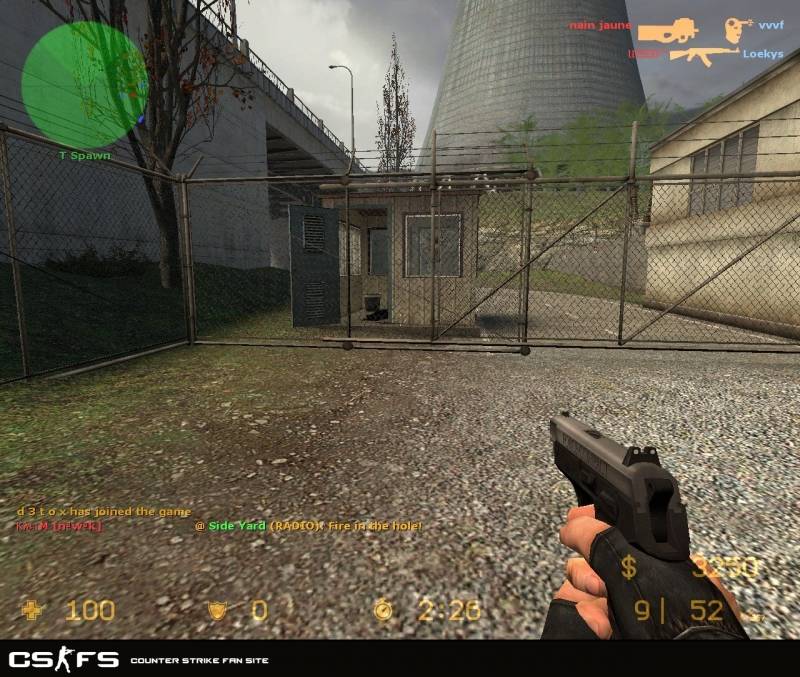Image resolution: width=800 pixels, height=677 pixels.
Task: Click the "d 3 t o x has joined" chat line
Action: [x=104, y=512]
